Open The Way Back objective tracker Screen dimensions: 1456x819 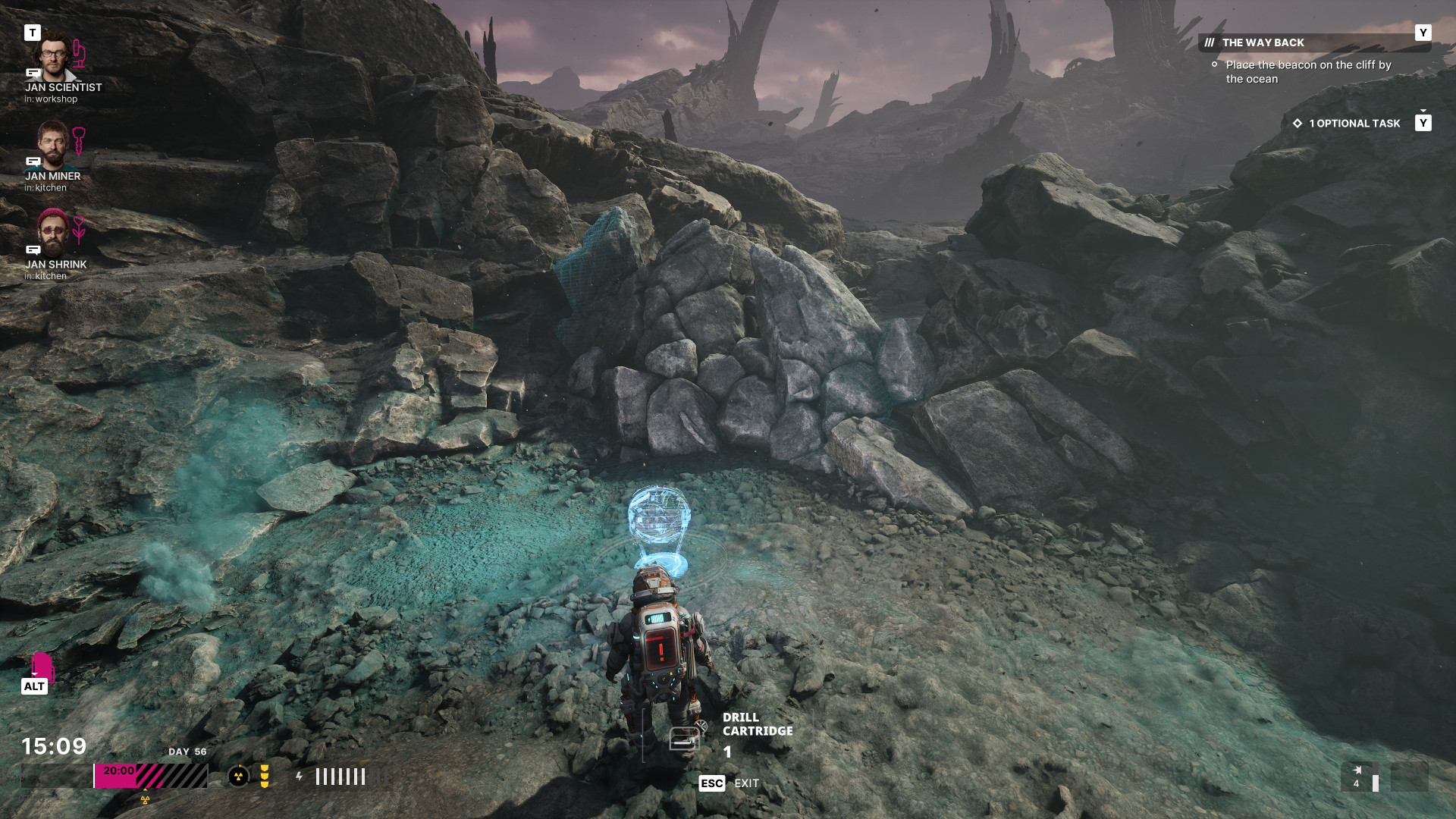pyautogui.click(x=1263, y=42)
